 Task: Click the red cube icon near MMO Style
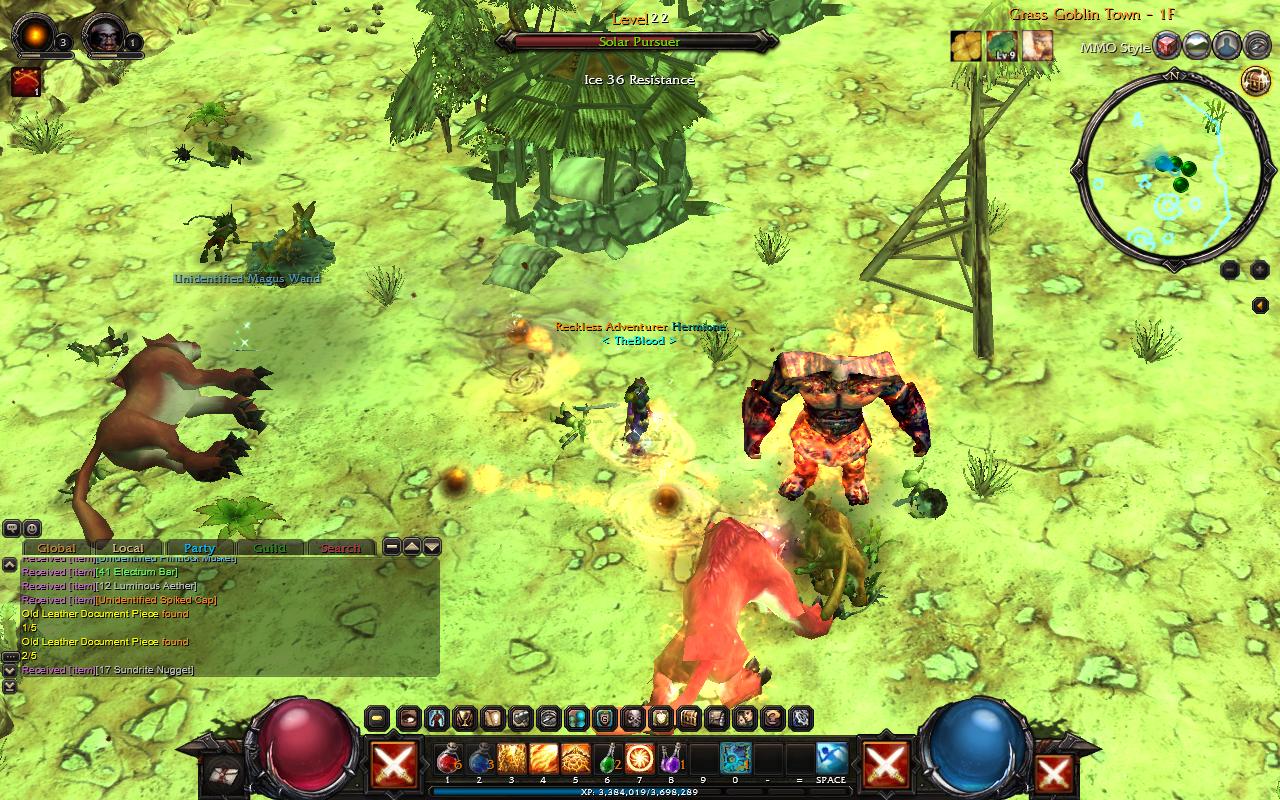point(1166,45)
